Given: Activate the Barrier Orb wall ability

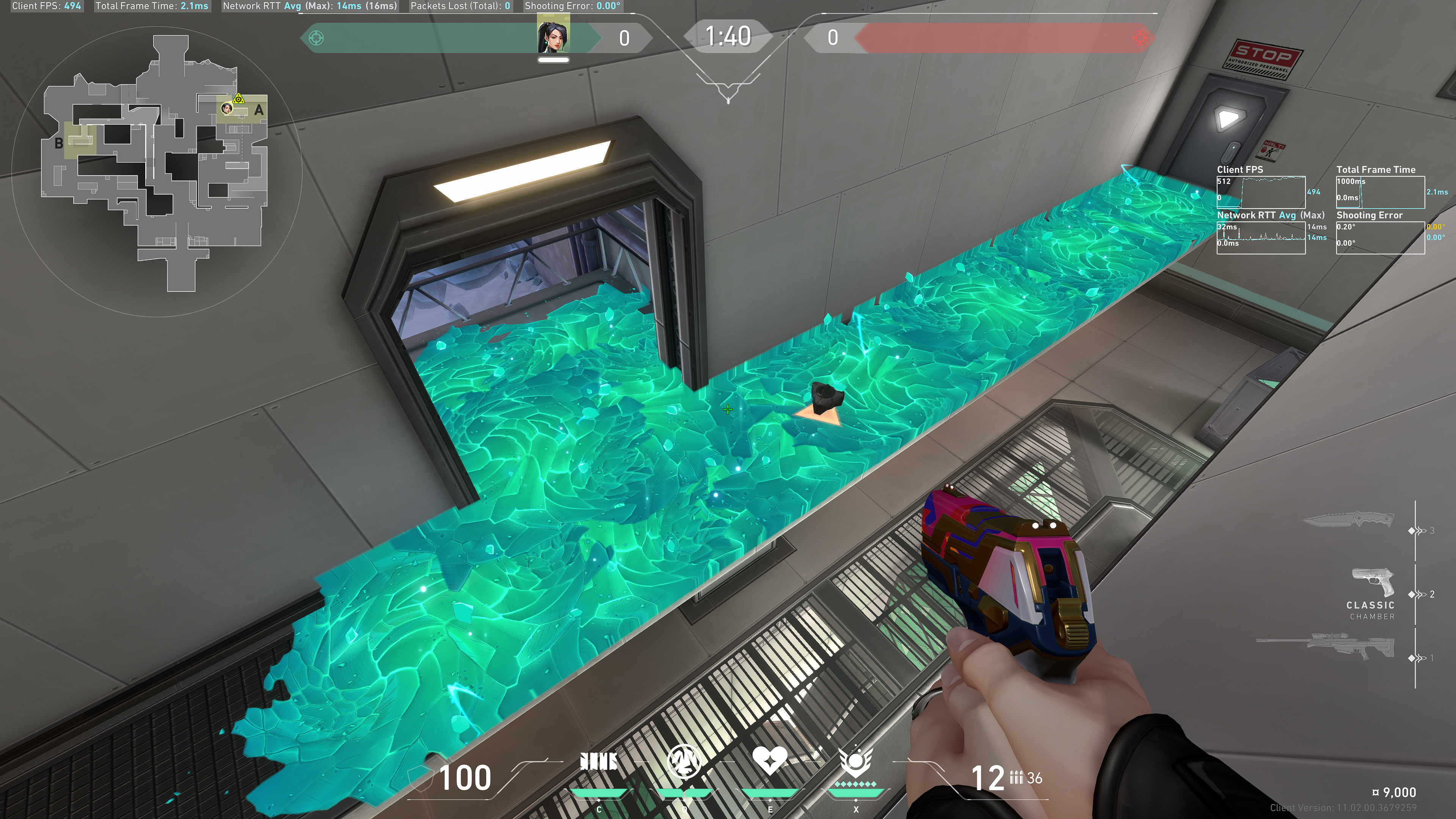Looking at the screenshot, I should tap(599, 763).
